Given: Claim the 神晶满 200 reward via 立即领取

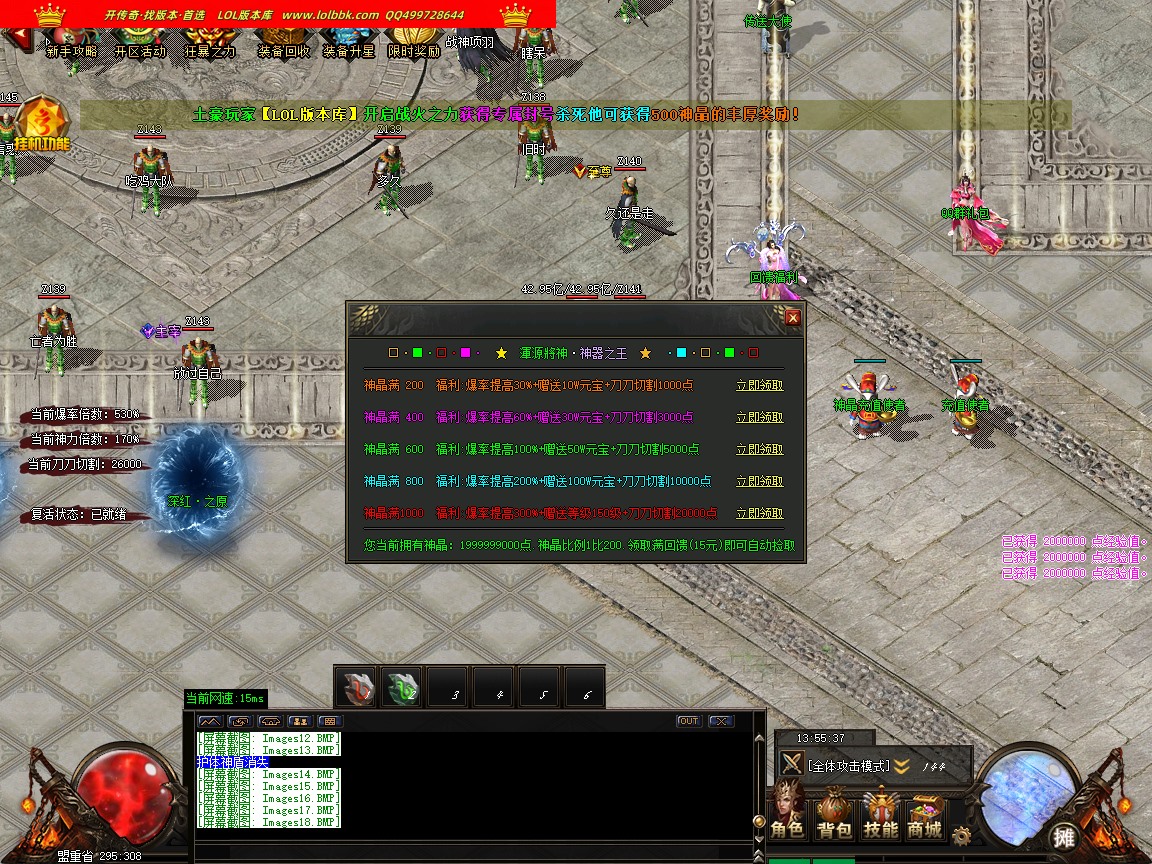Looking at the screenshot, I should [x=759, y=385].
